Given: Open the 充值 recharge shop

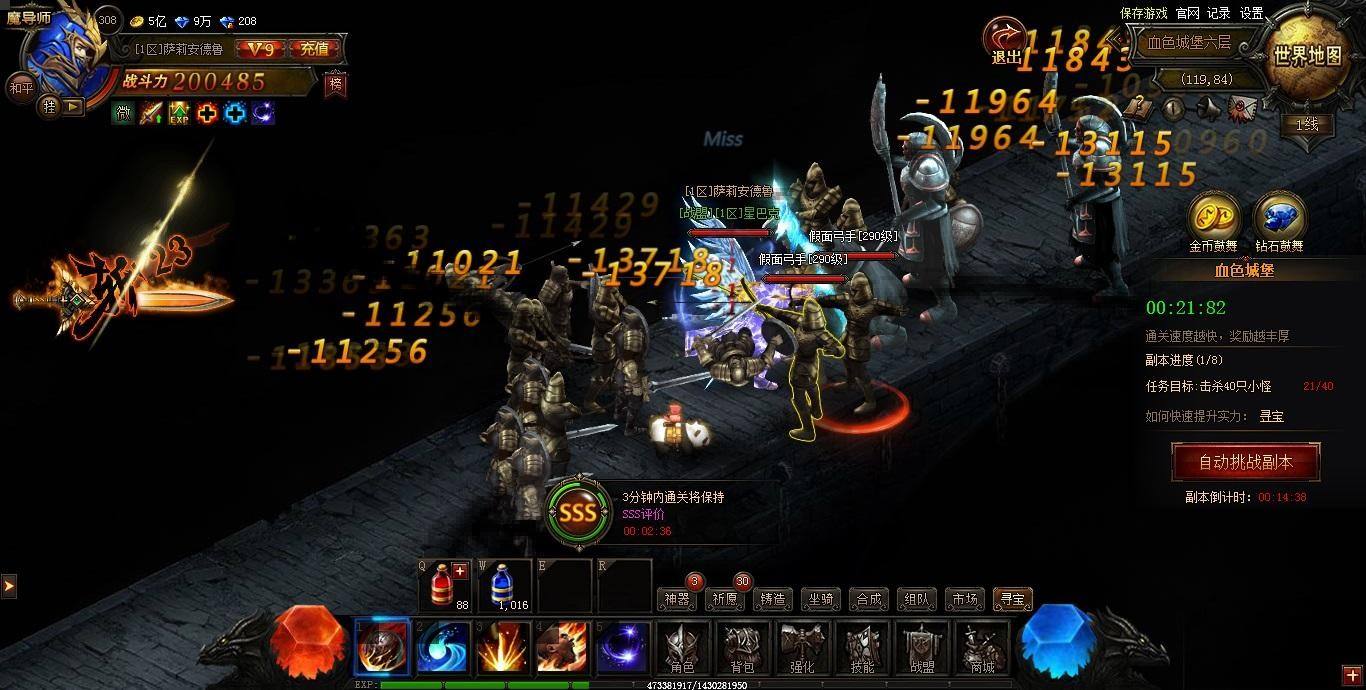Looking at the screenshot, I should 320,48.
